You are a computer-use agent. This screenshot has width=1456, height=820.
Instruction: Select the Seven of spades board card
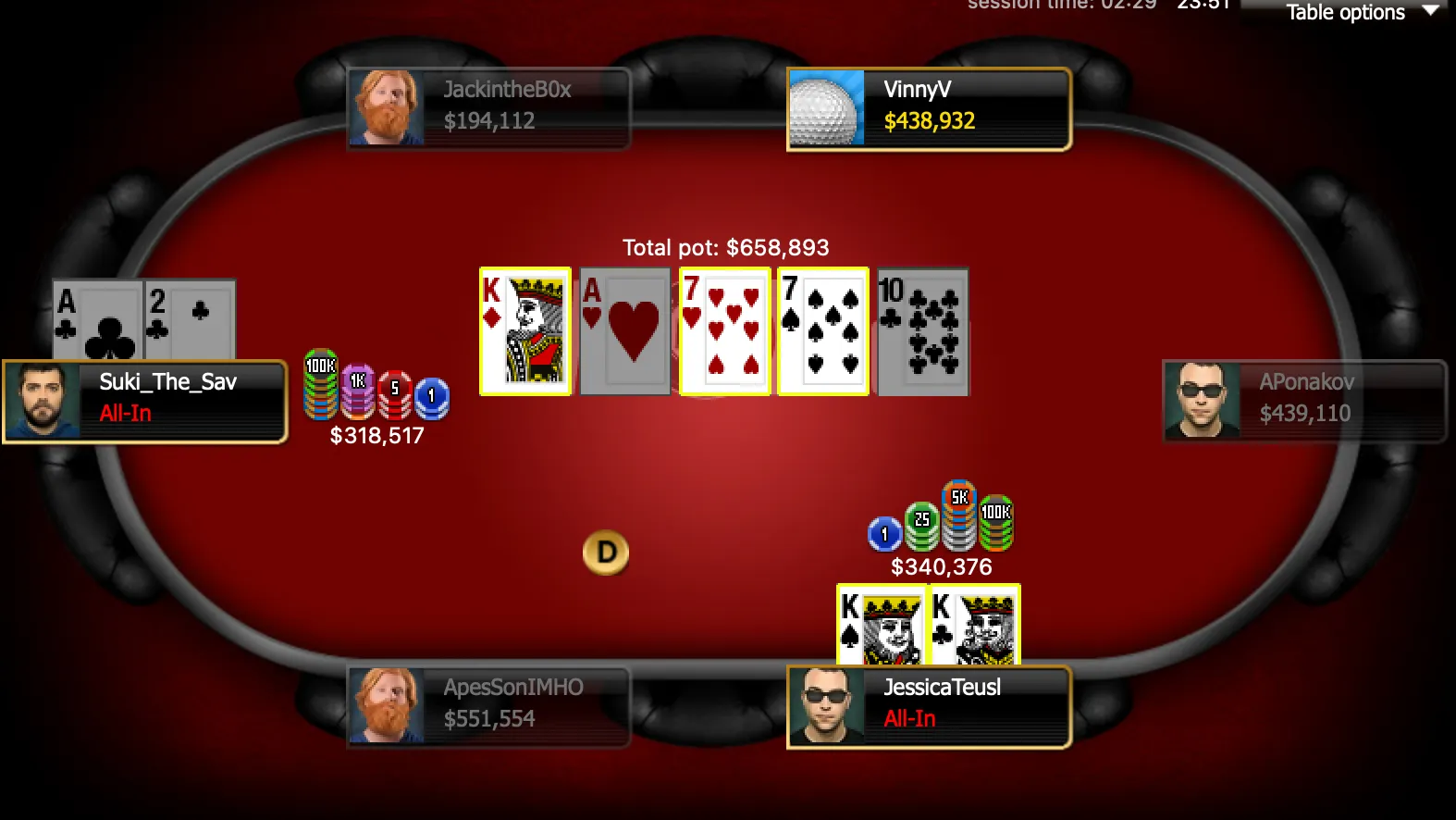coord(823,330)
